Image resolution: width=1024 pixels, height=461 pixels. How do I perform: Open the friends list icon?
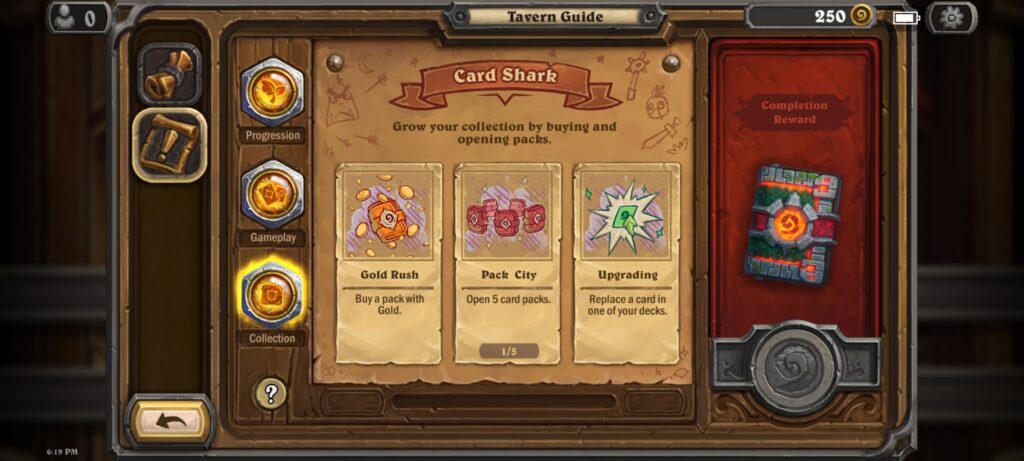pos(77,17)
